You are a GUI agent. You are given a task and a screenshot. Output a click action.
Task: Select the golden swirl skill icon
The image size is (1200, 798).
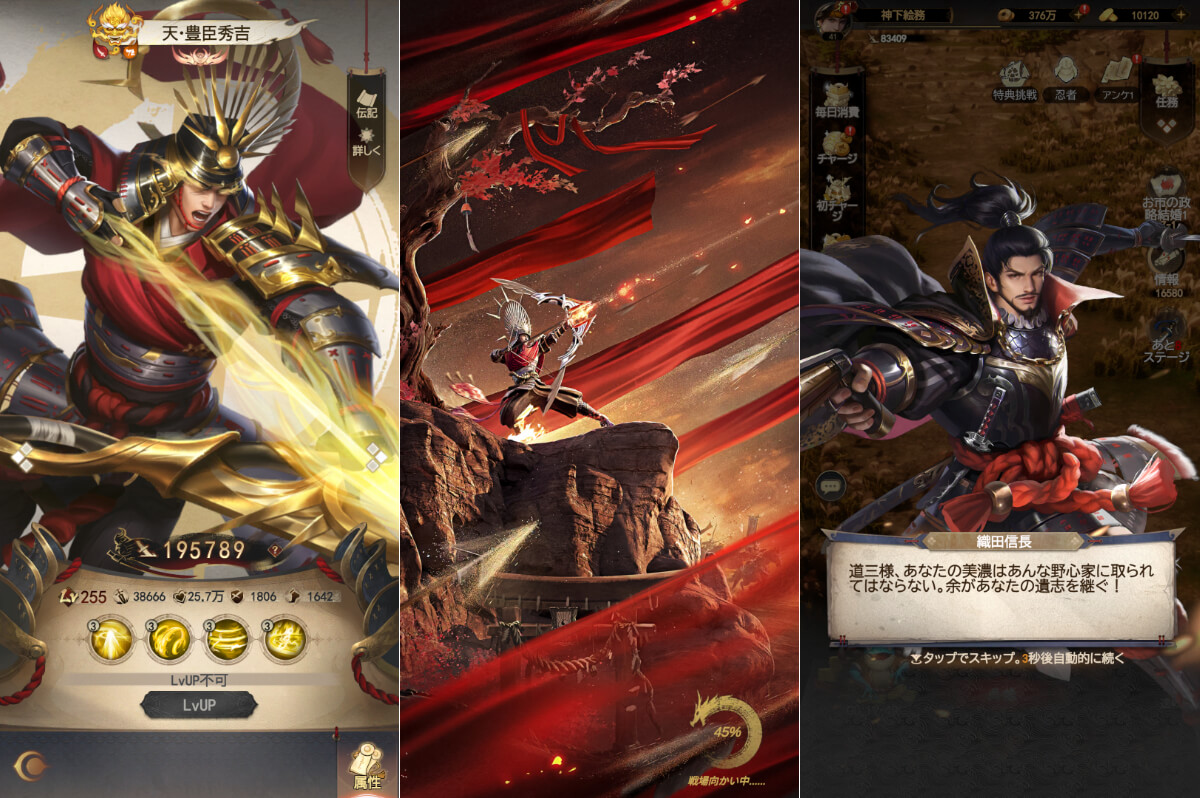point(168,640)
